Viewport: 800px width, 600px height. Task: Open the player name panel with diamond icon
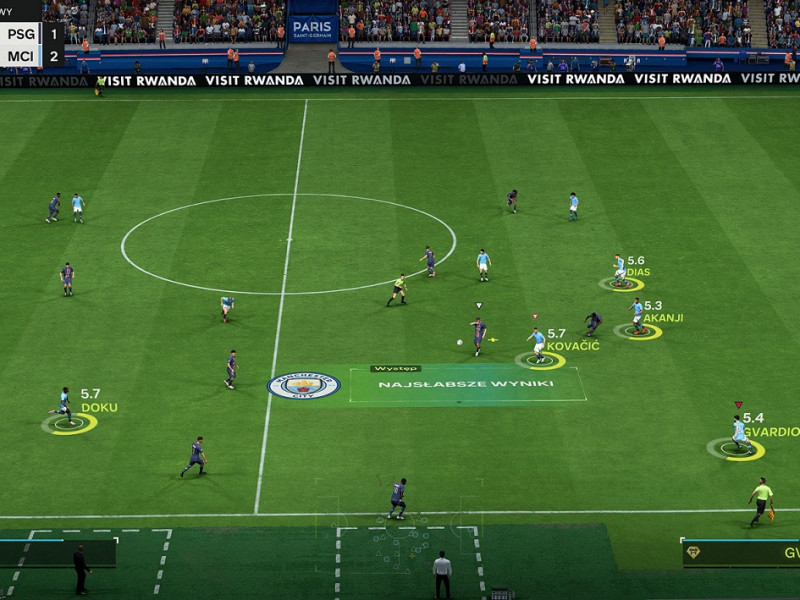[x=741, y=553]
